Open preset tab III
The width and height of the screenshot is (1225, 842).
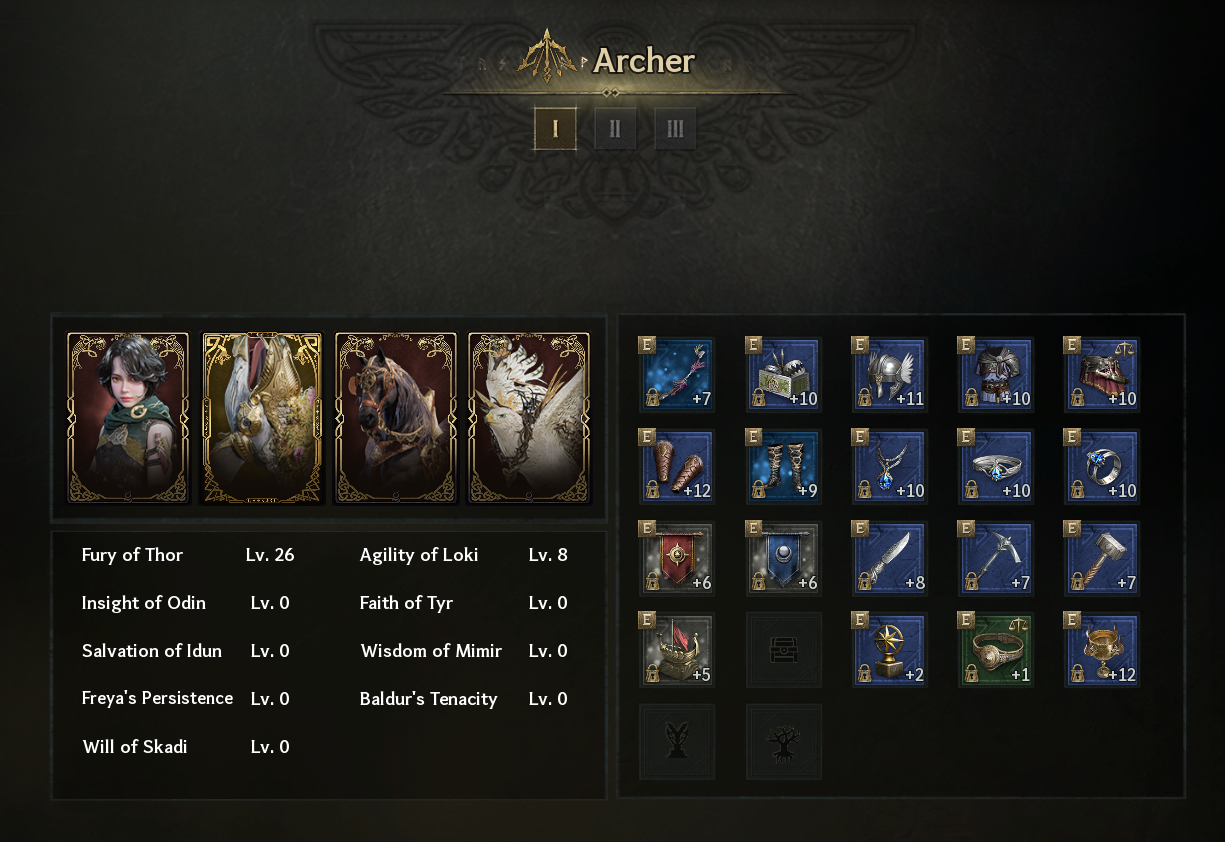[x=675, y=129]
